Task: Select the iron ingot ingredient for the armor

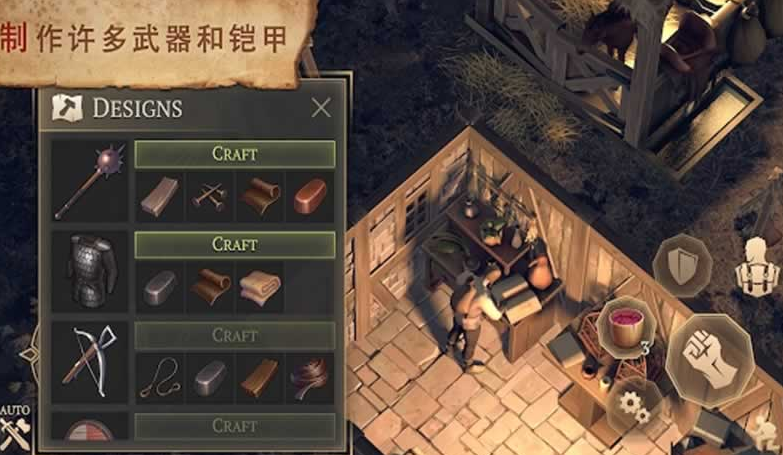Action: tap(159, 288)
